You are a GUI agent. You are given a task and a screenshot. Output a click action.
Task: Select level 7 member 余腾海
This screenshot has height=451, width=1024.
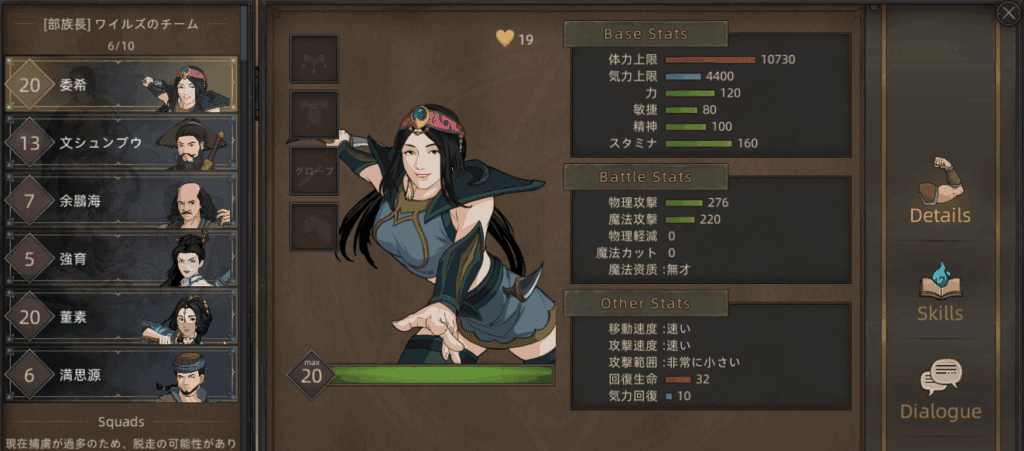(120, 201)
